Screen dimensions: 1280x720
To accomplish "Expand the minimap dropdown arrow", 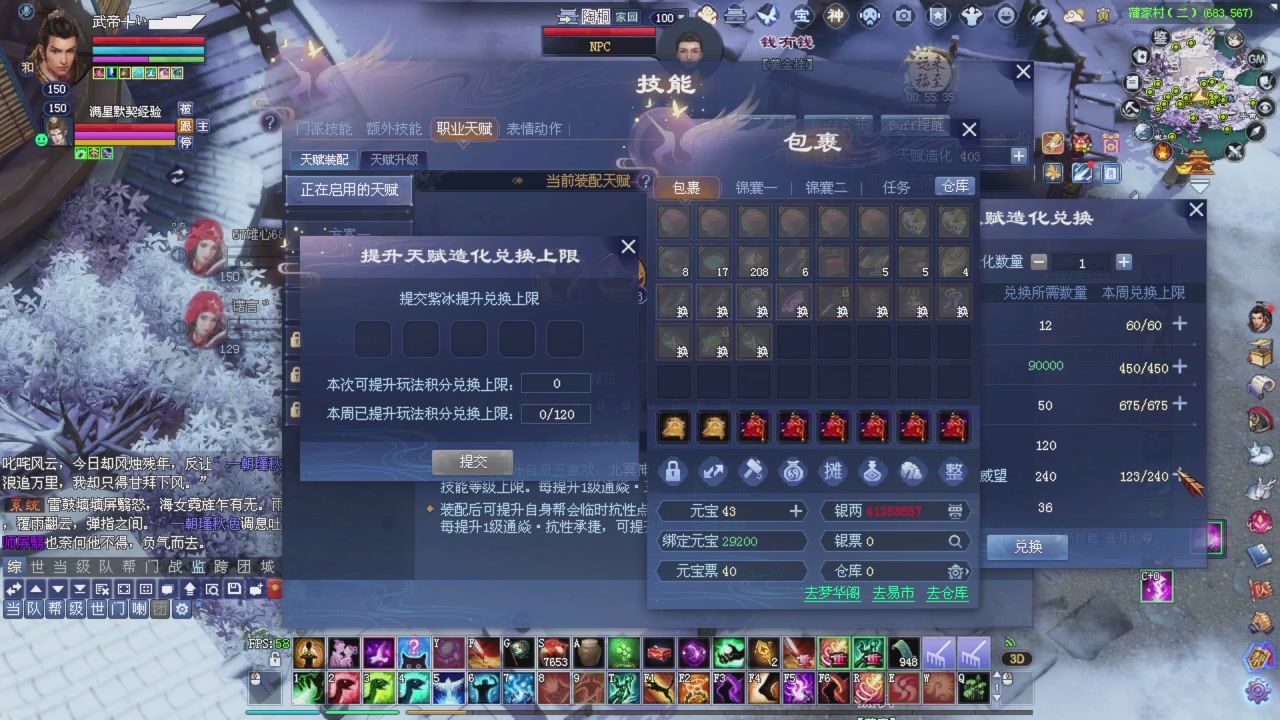I will point(1200,184).
